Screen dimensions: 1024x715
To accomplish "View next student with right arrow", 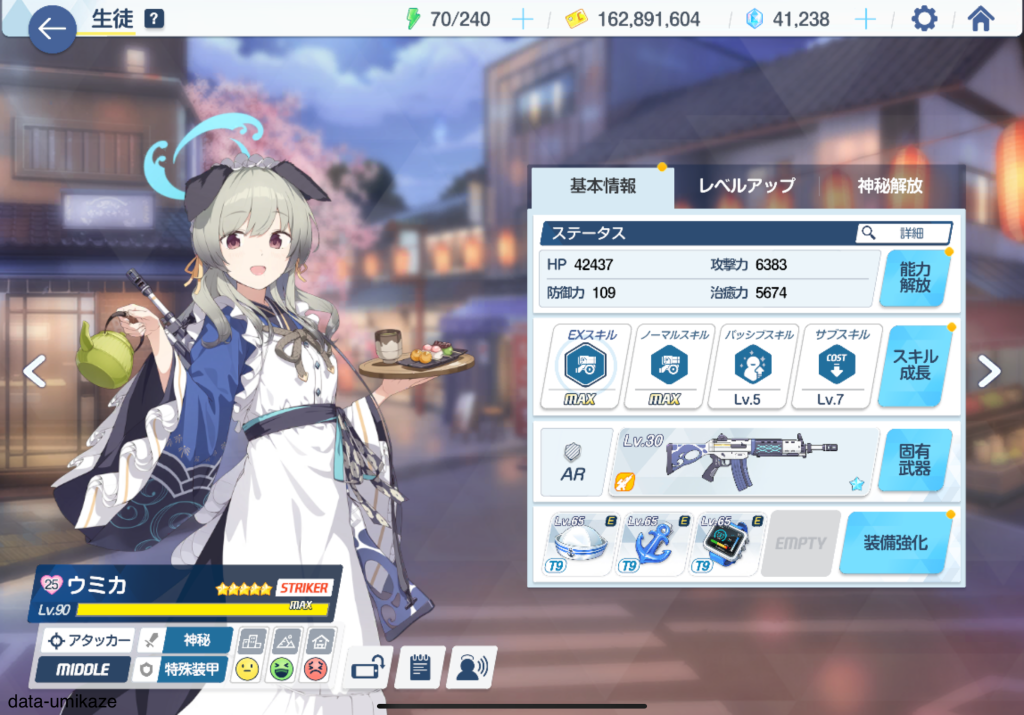I will (988, 371).
